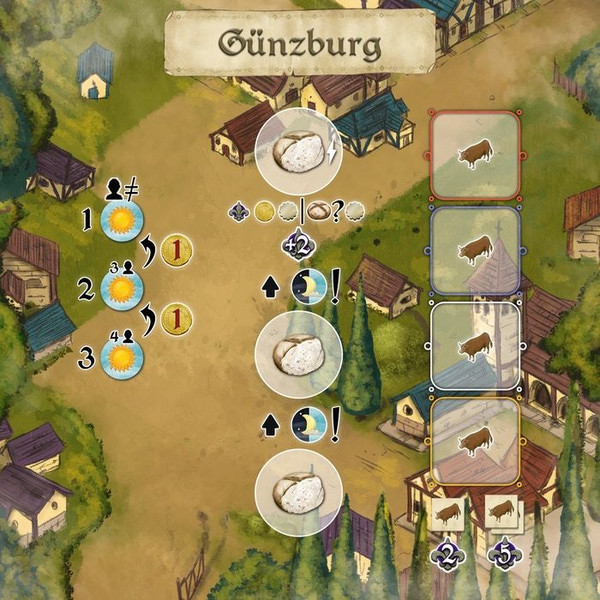Choose the sun action space numbered 2
This screenshot has width=600, height=600.
coord(122,291)
